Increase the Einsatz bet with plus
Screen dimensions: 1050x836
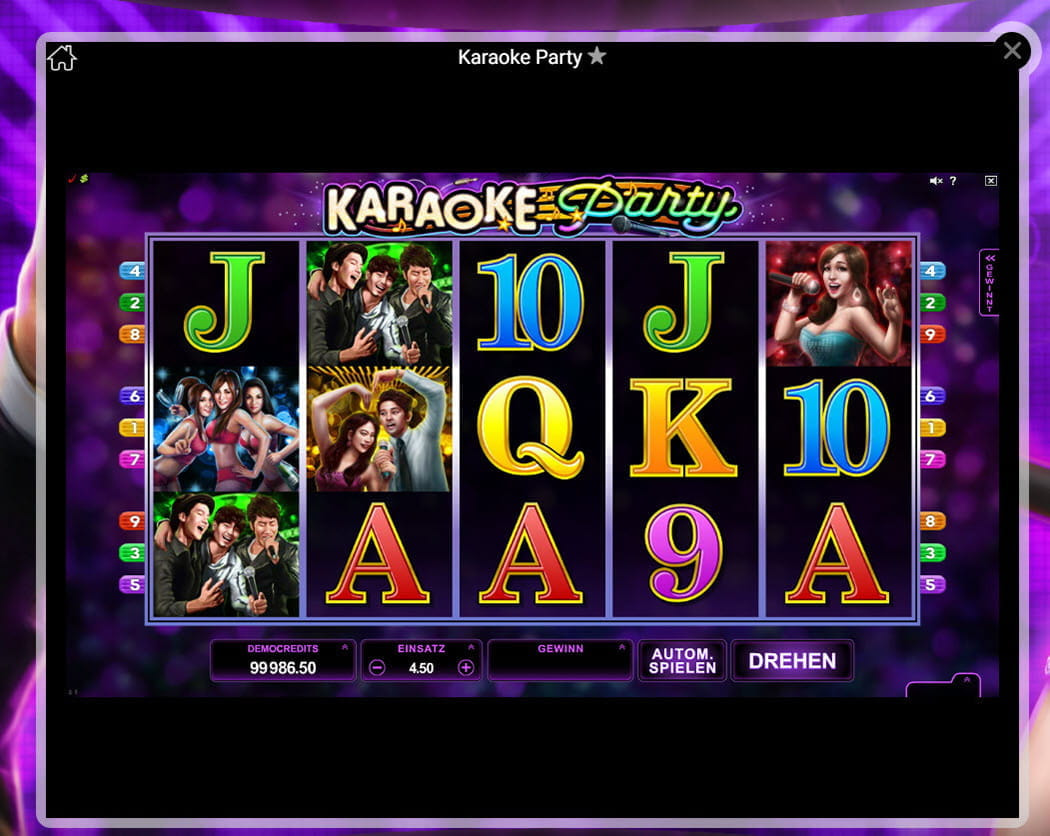(x=465, y=668)
